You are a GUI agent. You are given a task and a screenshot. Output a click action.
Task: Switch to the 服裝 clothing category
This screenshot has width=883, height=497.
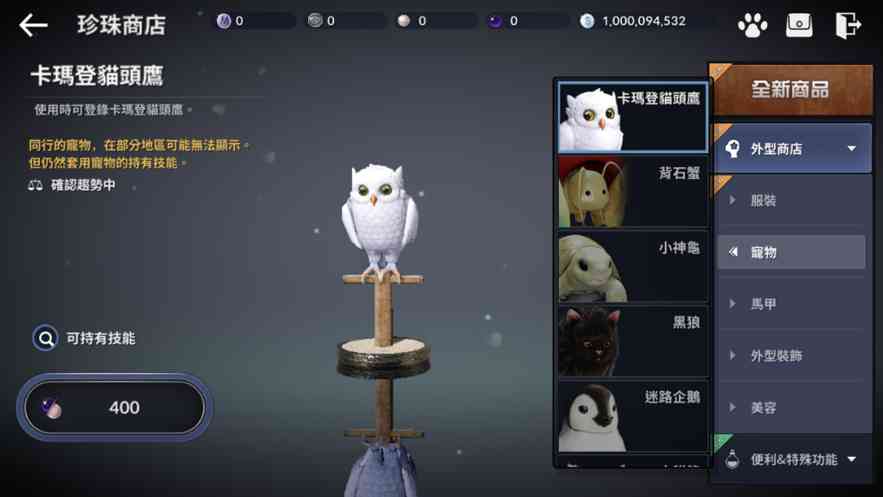(790, 200)
